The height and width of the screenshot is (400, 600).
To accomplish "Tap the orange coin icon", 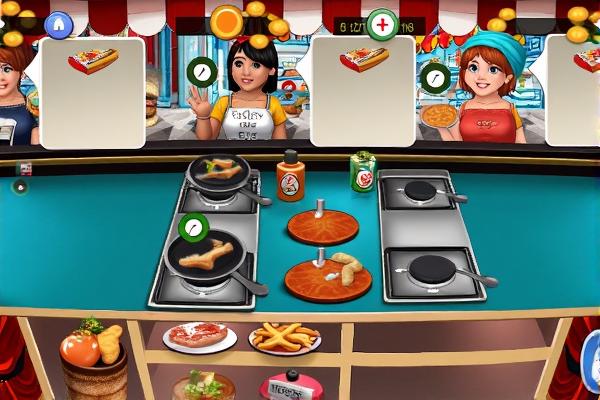I will pos(227,21).
